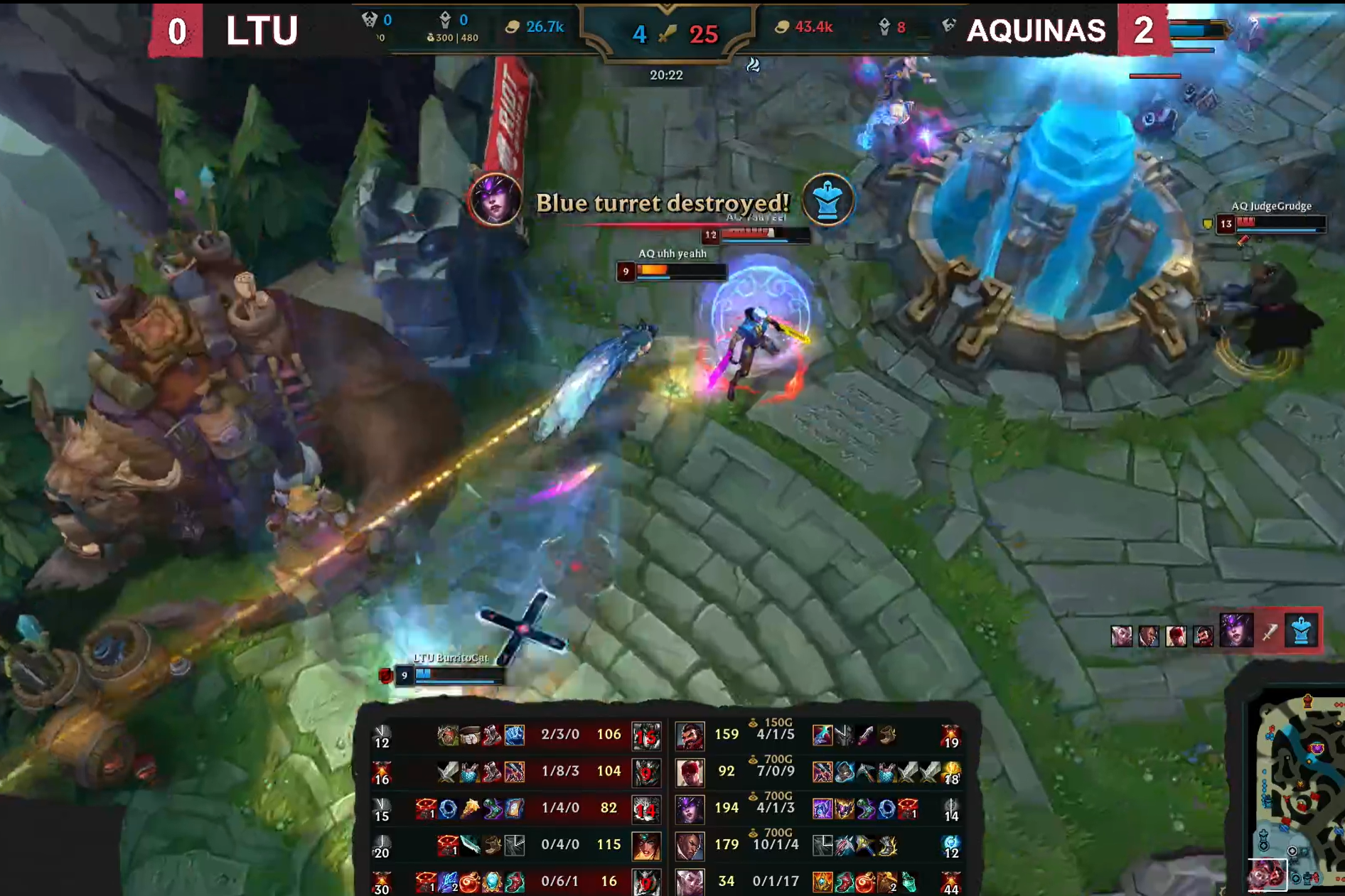This screenshot has height=896, width=1345.
Task: Open the turret kill feed entry above minimap
Action: [1270, 631]
